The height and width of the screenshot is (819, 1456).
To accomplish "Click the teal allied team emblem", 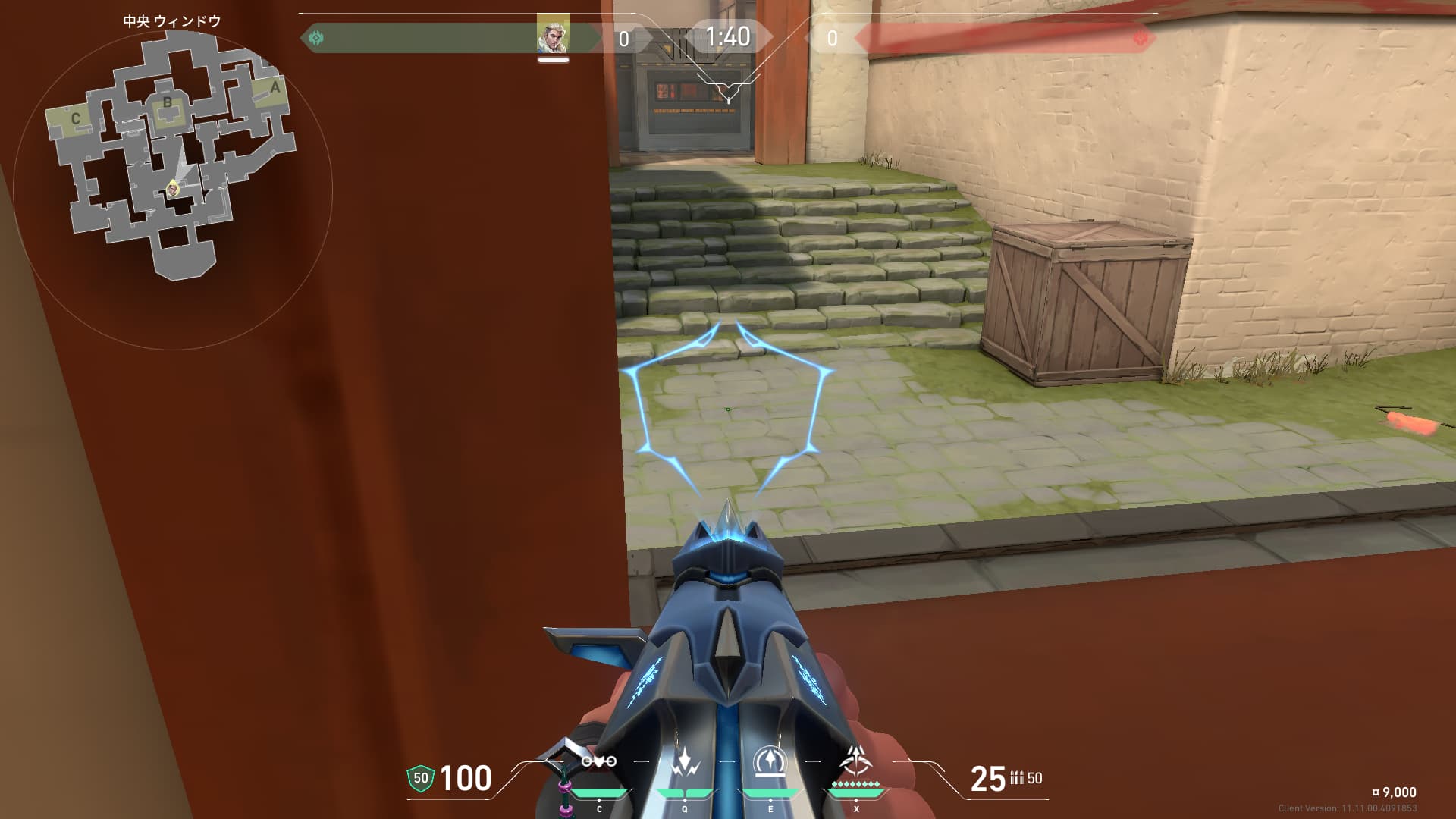I will 316,37.
